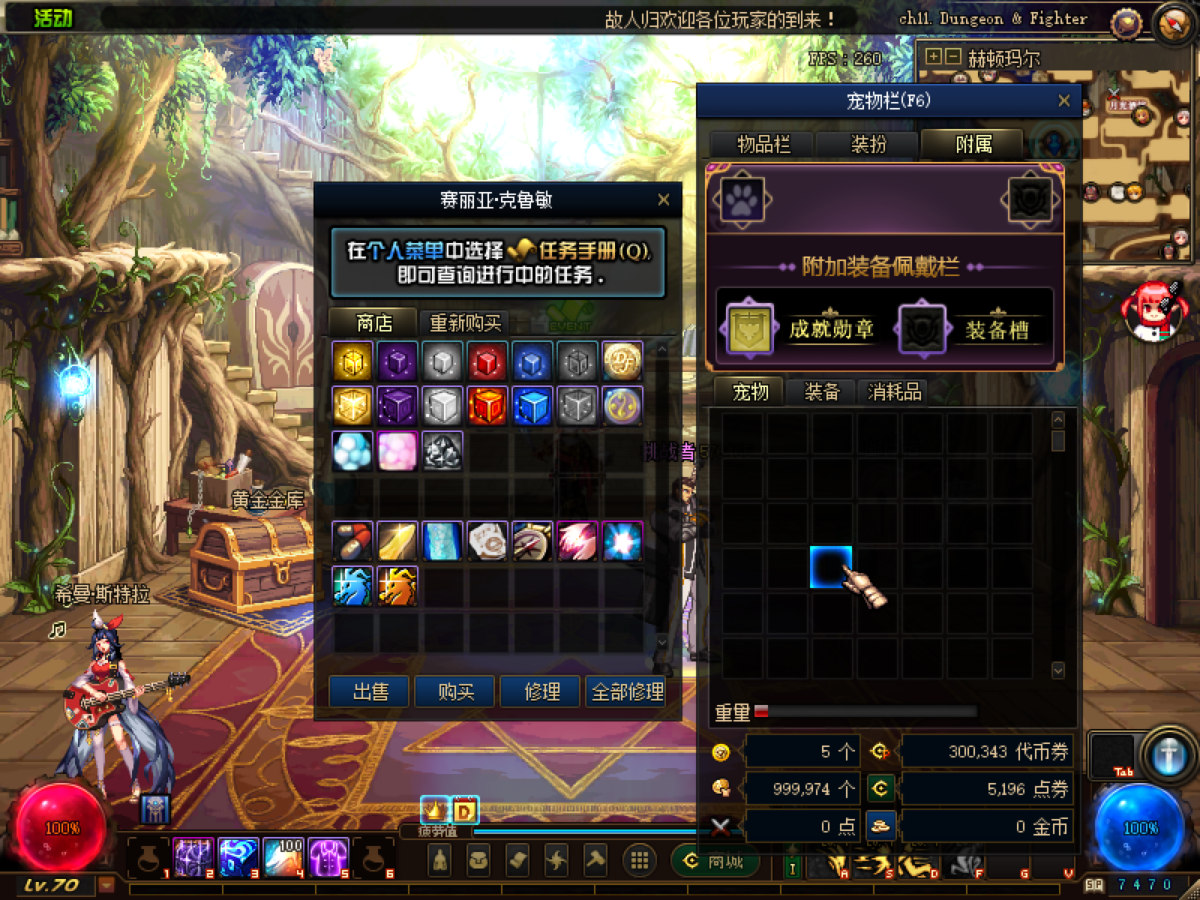Switch to the 装扮 tab

point(868,144)
